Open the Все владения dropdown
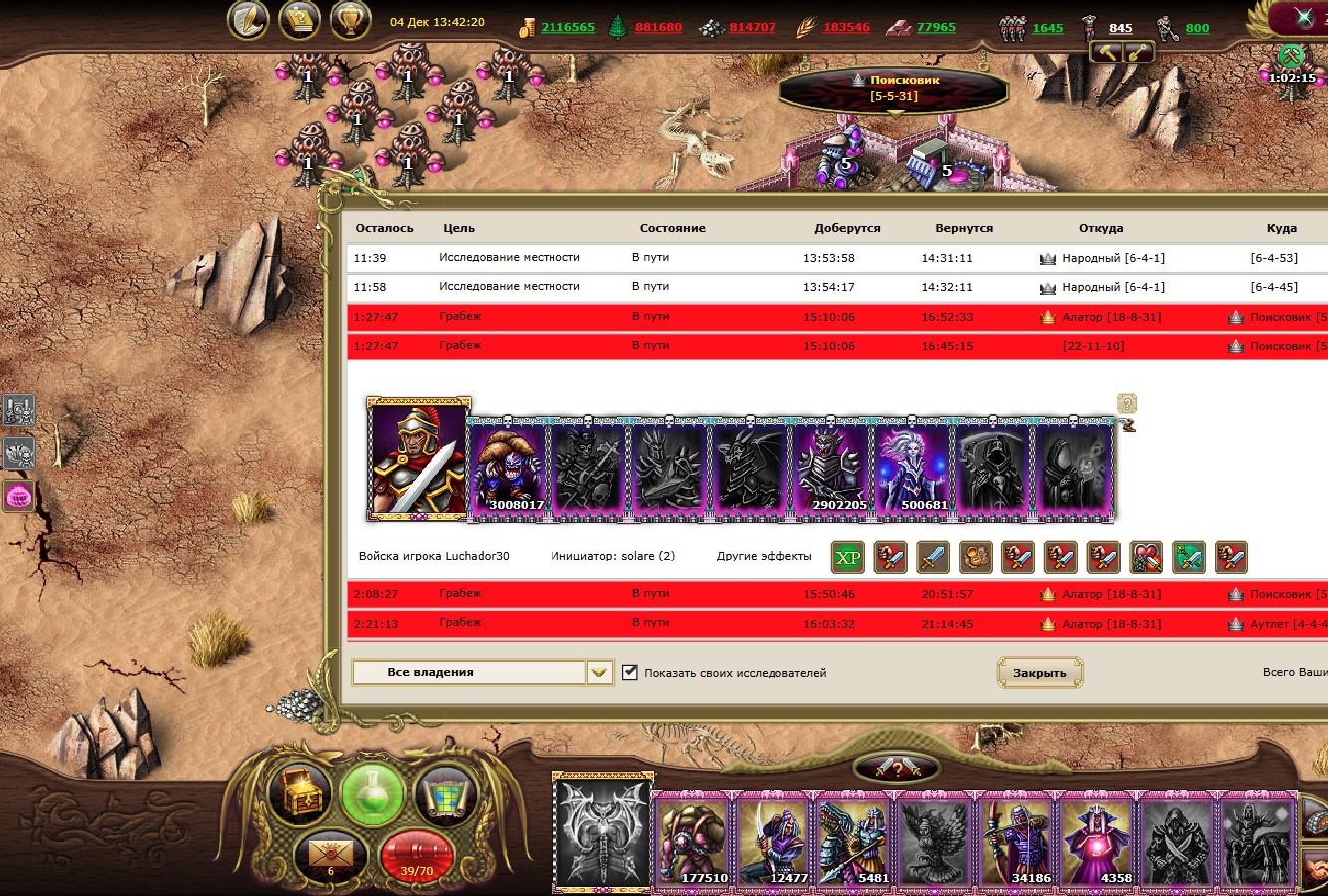The height and width of the screenshot is (896, 1328). [x=598, y=673]
